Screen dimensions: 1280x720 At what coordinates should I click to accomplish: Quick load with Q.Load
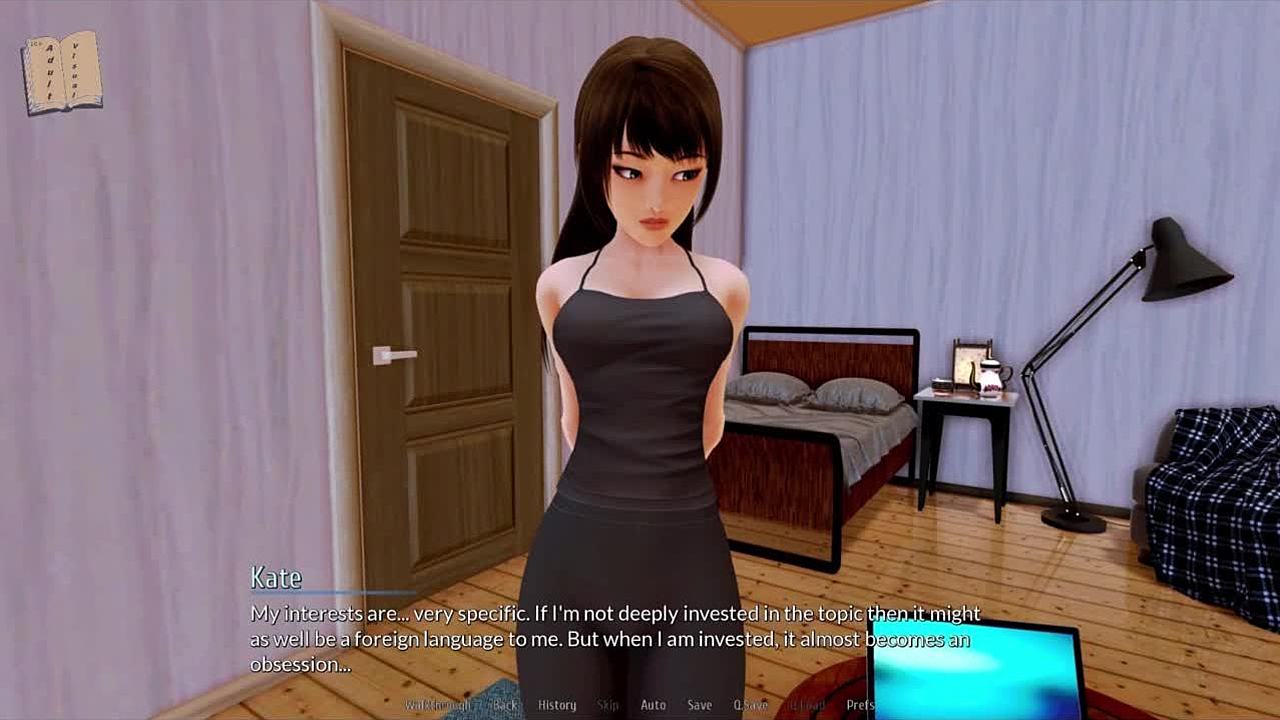[x=806, y=705]
